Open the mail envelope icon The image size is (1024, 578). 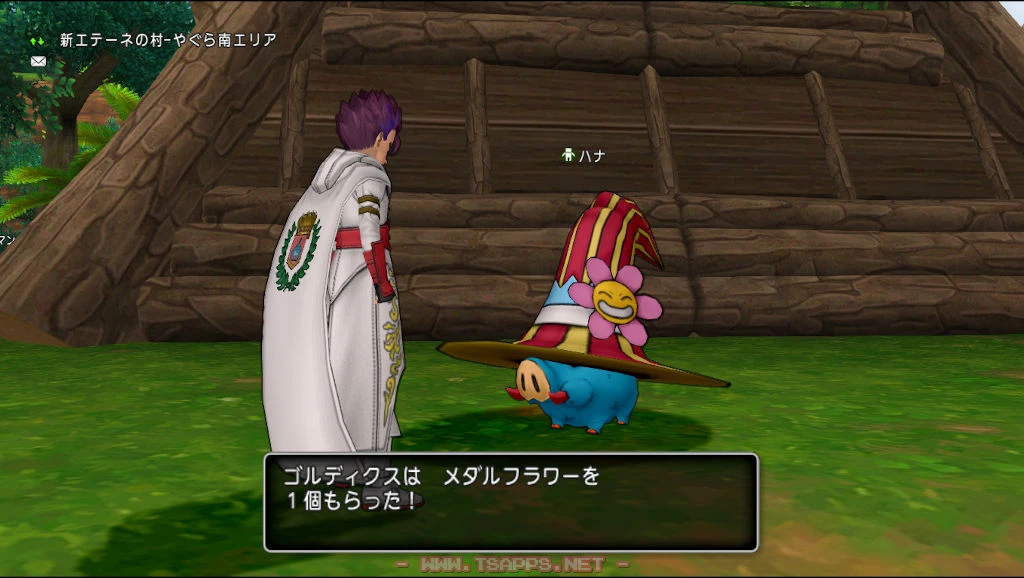38,61
